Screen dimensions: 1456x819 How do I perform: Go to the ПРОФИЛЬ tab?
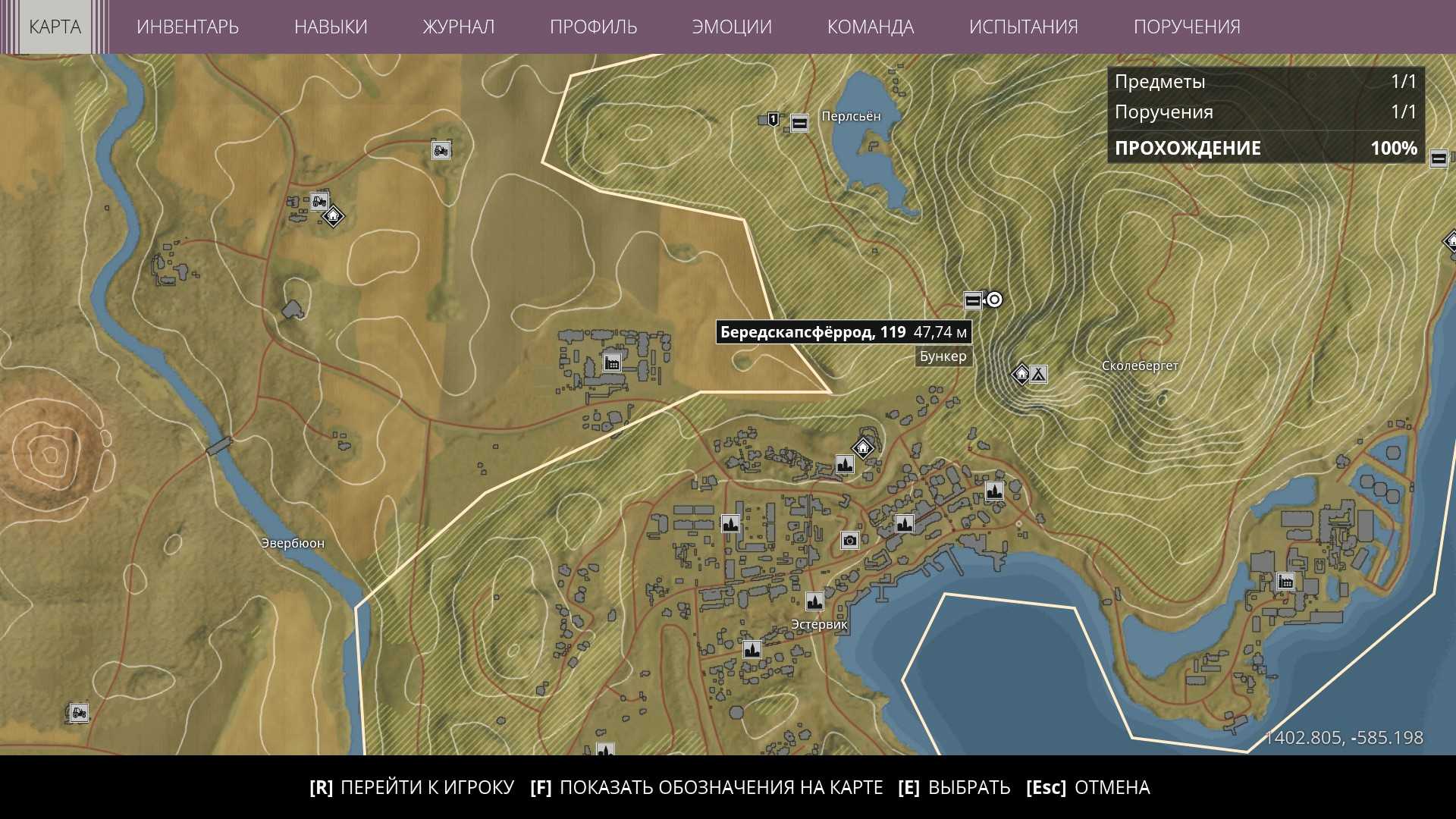593,27
